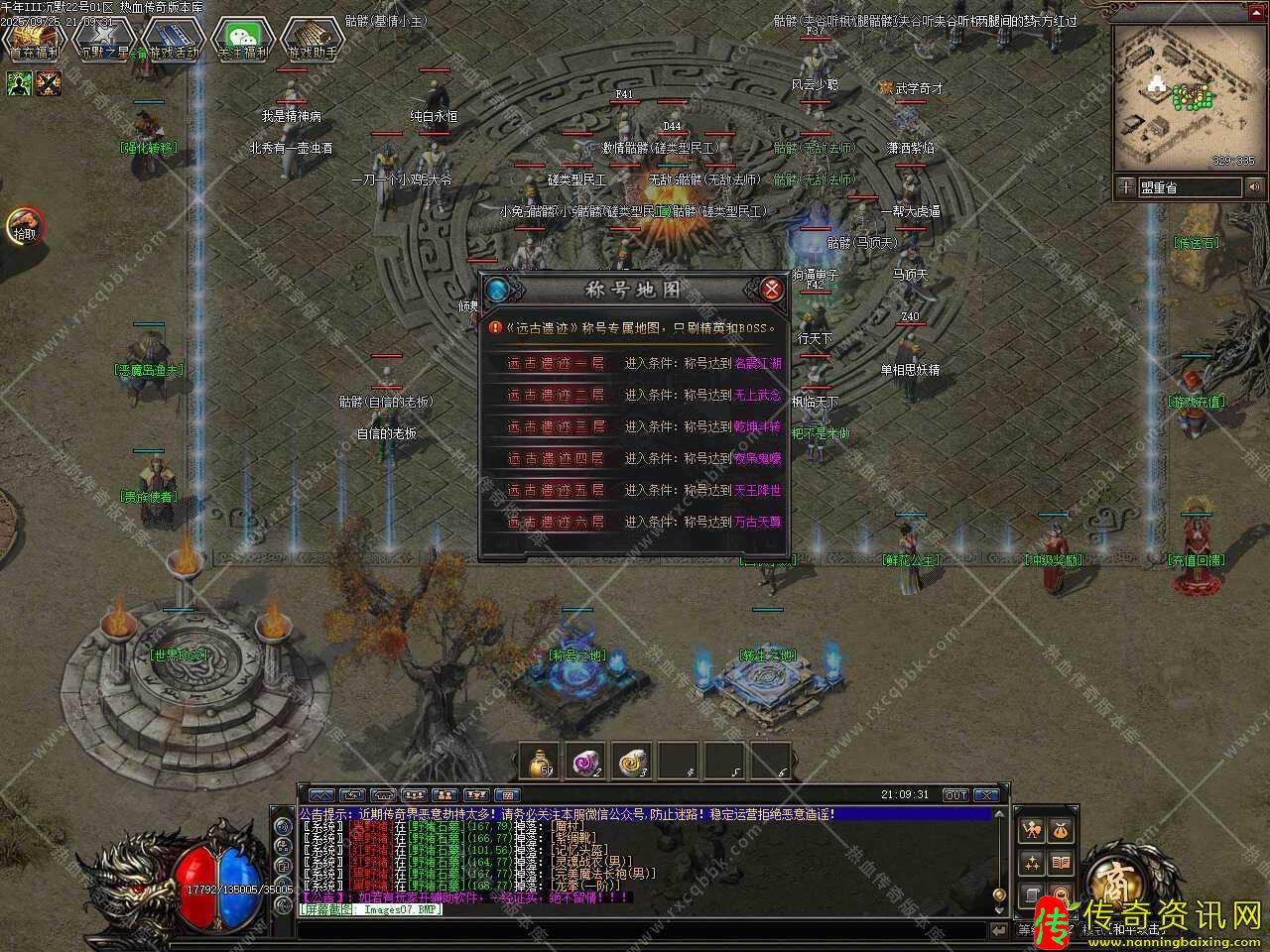Screen dimensions: 1270x952
Task: Click the 远古遗迹四层 button
Action: click(556, 458)
